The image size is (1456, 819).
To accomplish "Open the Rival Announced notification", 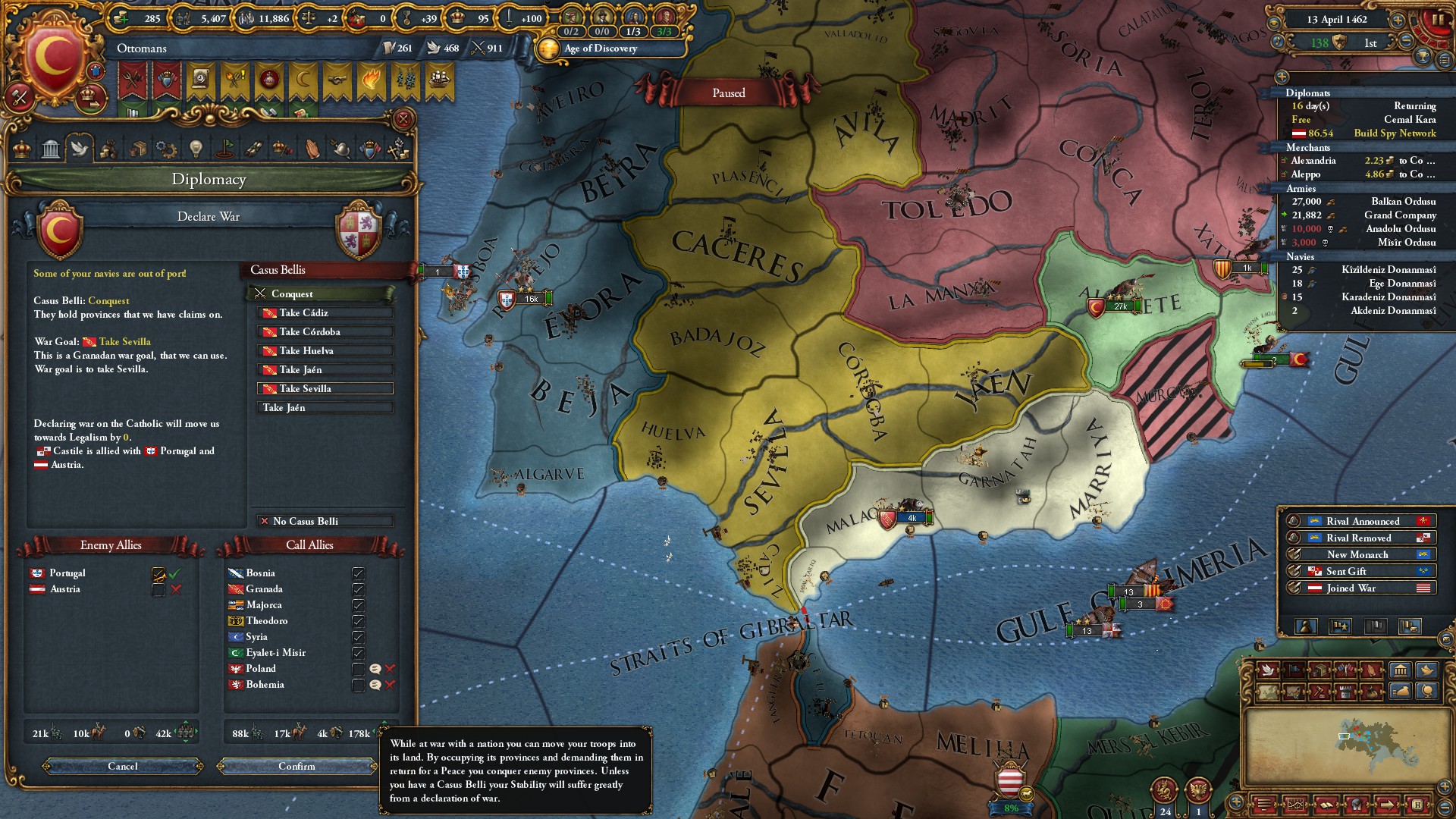I will (x=1362, y=522).
